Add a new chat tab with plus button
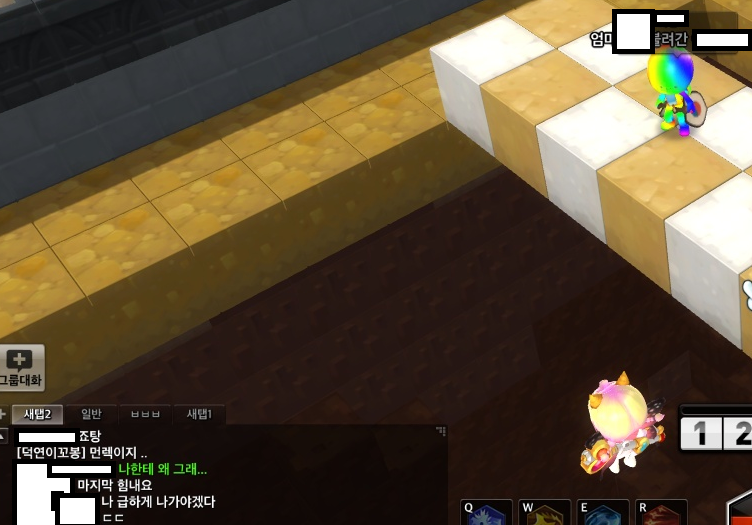The image size is (752, 525). tap(4, 414)
